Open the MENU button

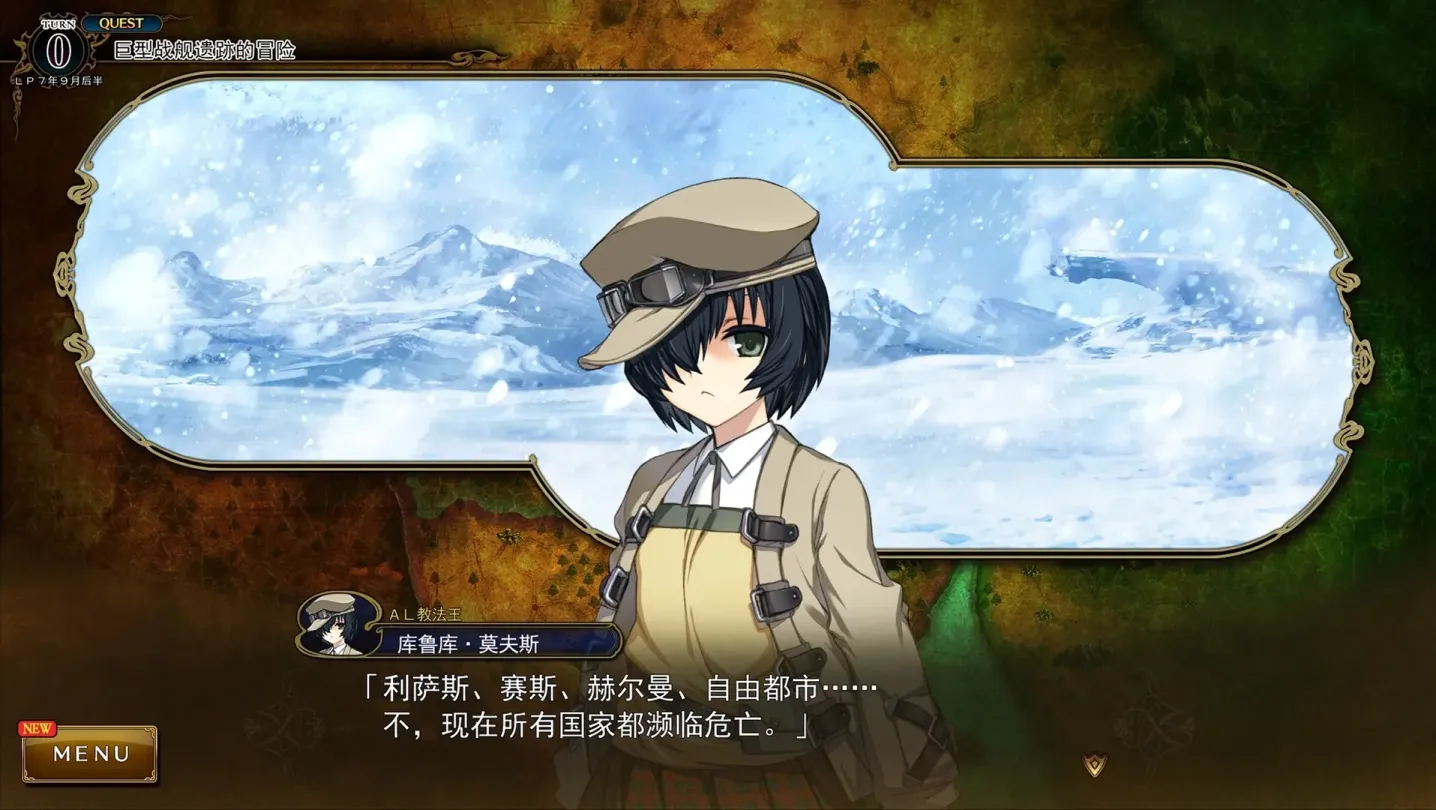[x=90, y=754]
